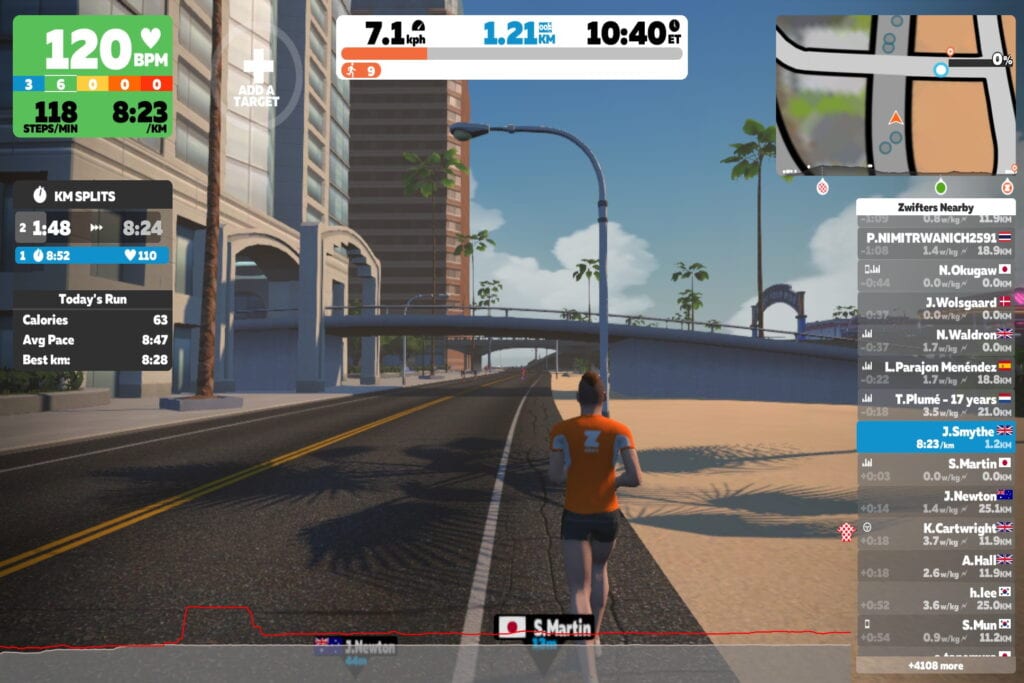Viewport: 1024px width, 683px height.
Task: Click the Today's Run summary panel
Action: (92, 329)
